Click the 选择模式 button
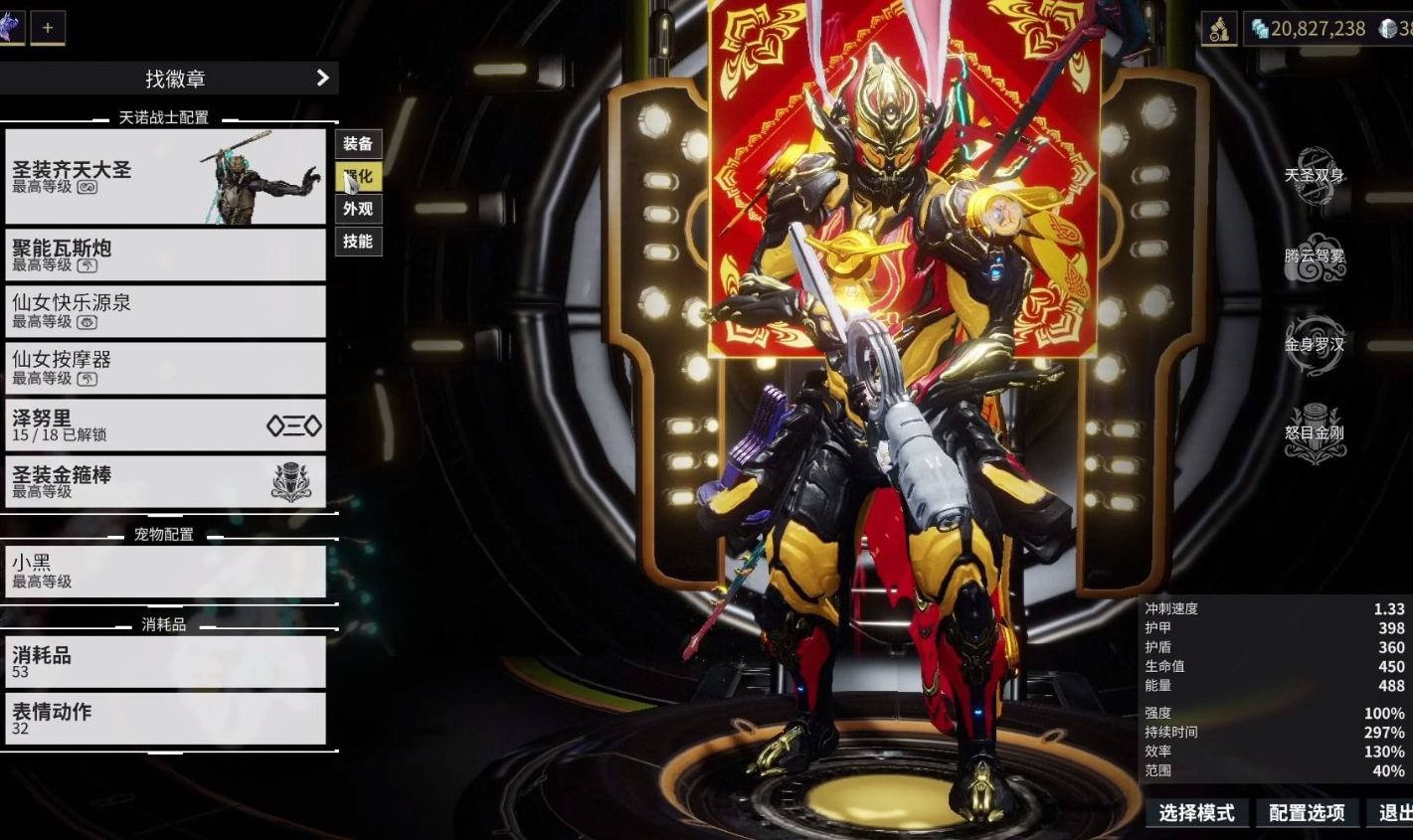This screenshot has width=1413, height=840. point(1196,813)
